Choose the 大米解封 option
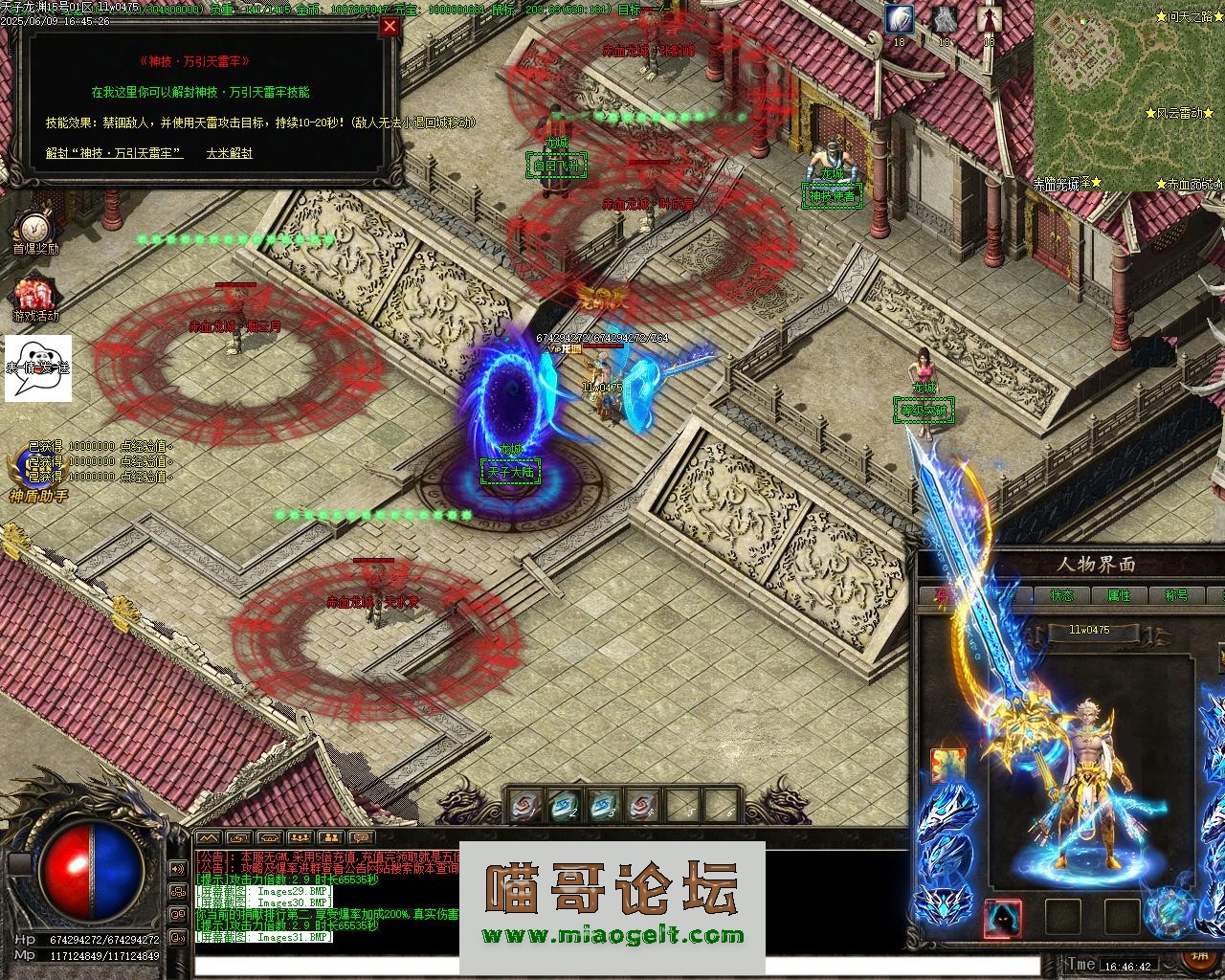The height and width of the screenshot is (980, 1225). tap(230, 153)
